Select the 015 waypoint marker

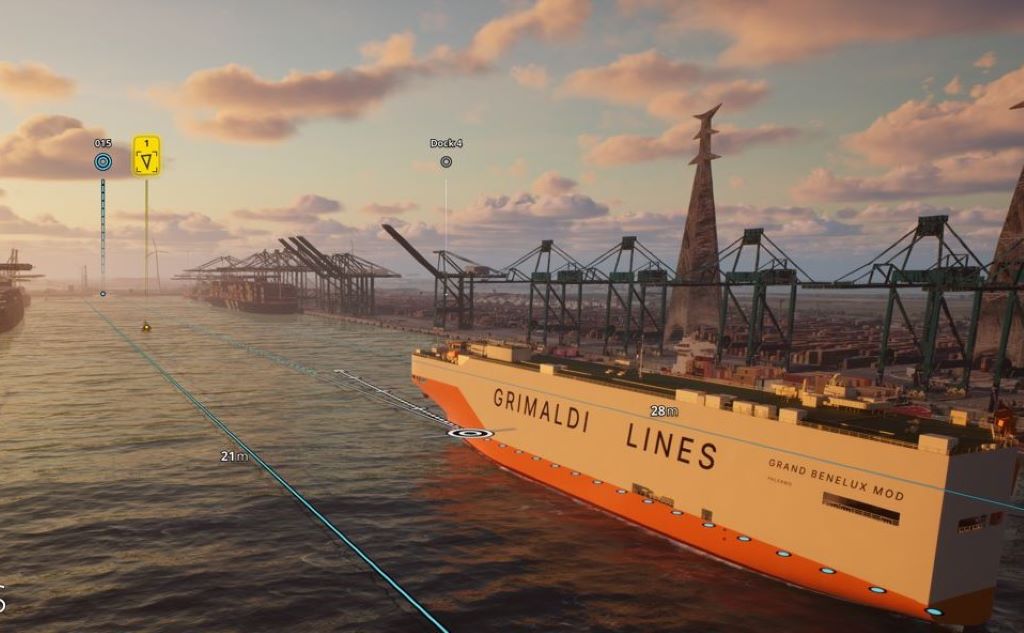[103, 161]
